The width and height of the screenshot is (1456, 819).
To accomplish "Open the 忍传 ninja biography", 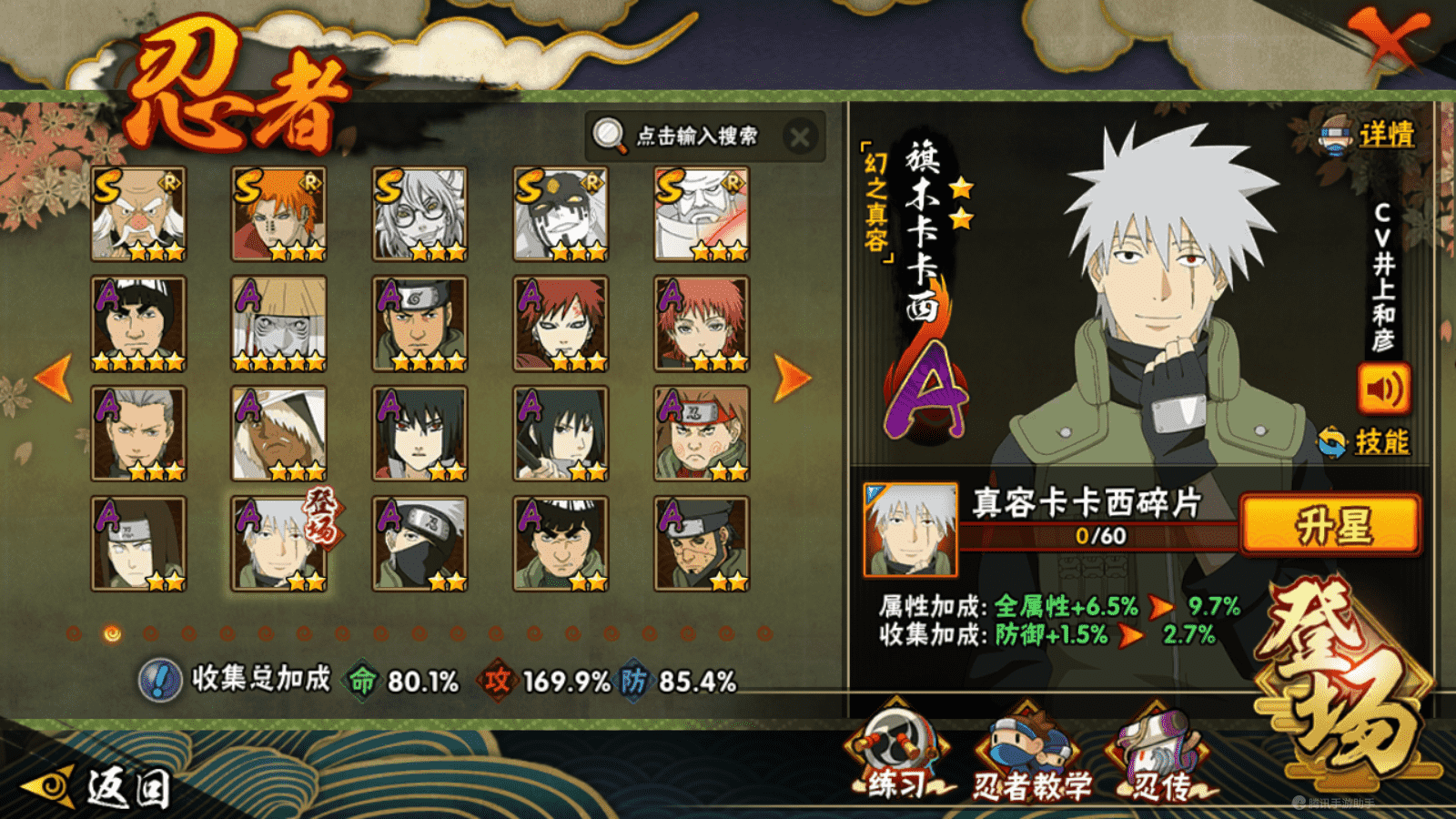I will point(1159,757).
